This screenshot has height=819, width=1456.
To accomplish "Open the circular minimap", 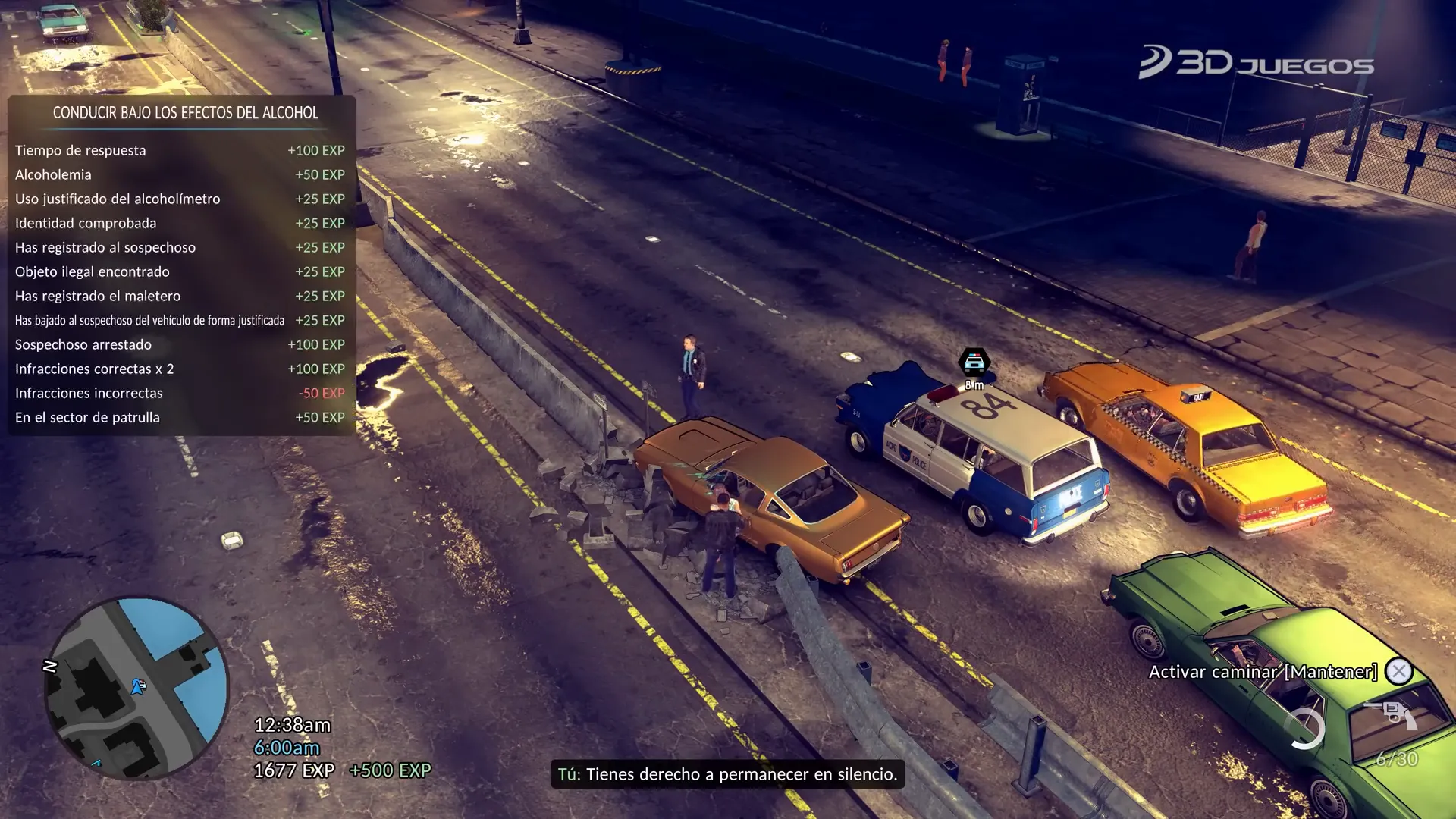I will pyautogui.click(x=136, y=689).
